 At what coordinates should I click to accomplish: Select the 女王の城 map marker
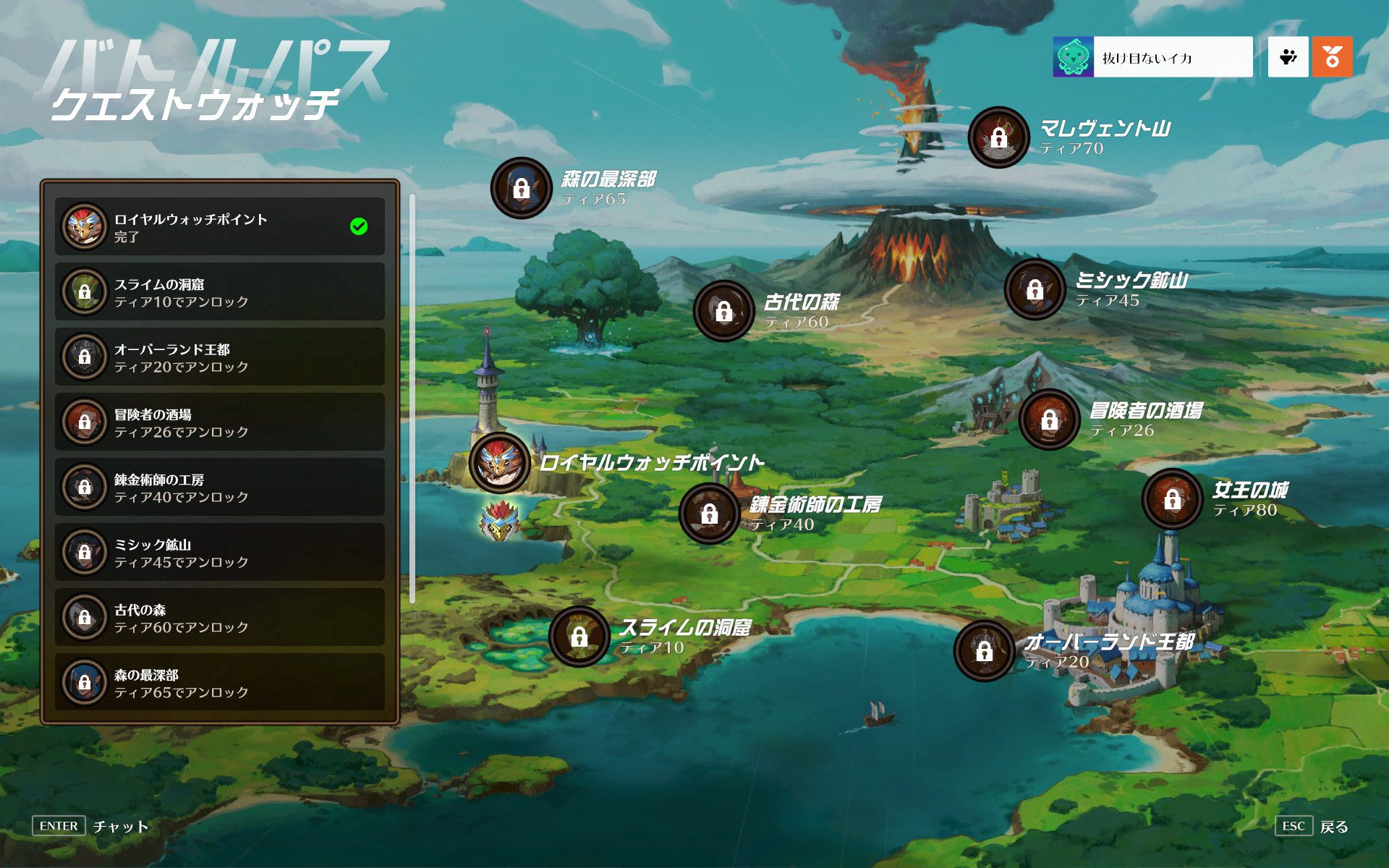1172,498
